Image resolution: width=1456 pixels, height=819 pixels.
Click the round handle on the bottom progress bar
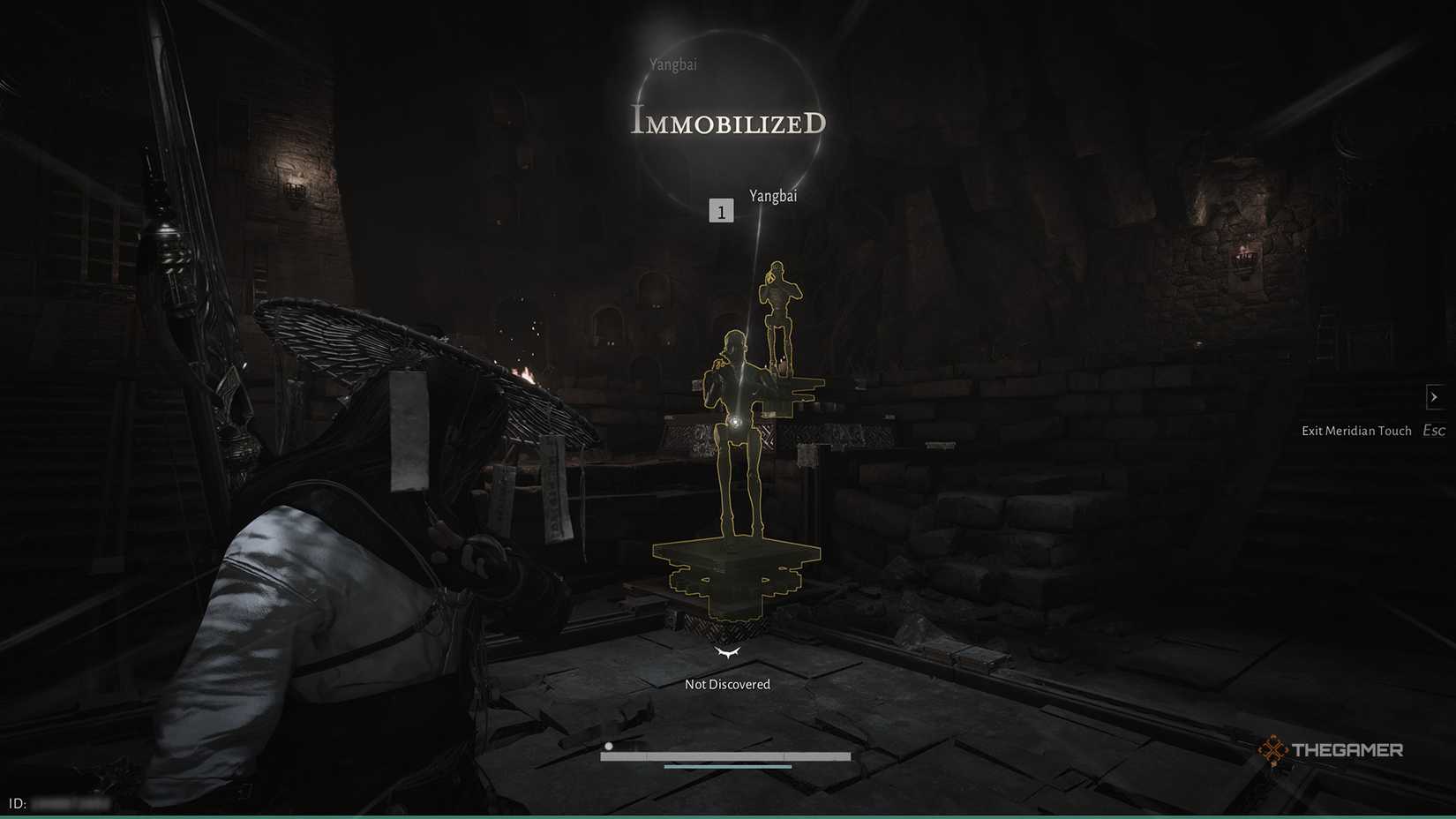click(x=608, y=746)
